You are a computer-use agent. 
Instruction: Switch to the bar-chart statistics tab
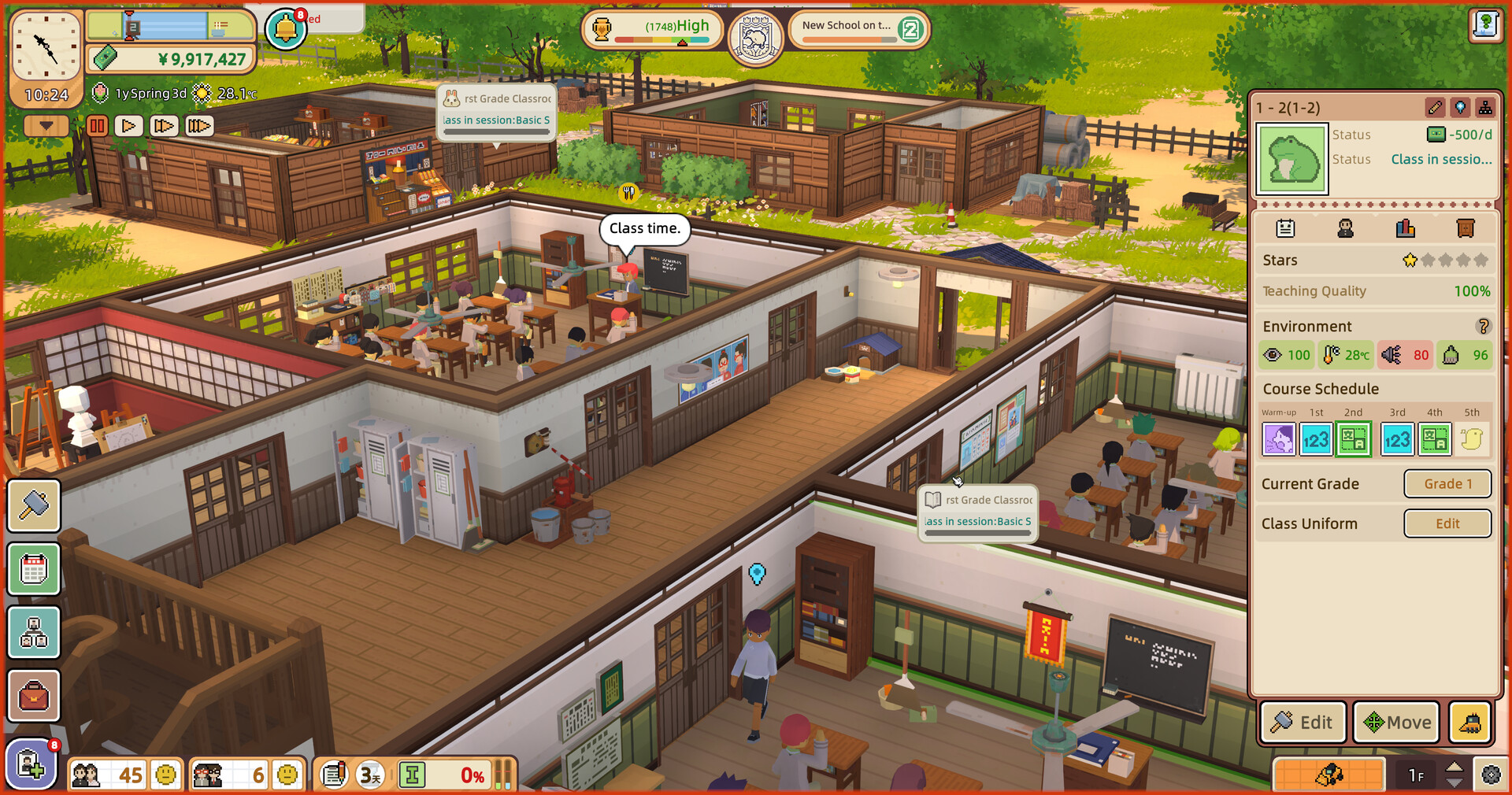1405,228
